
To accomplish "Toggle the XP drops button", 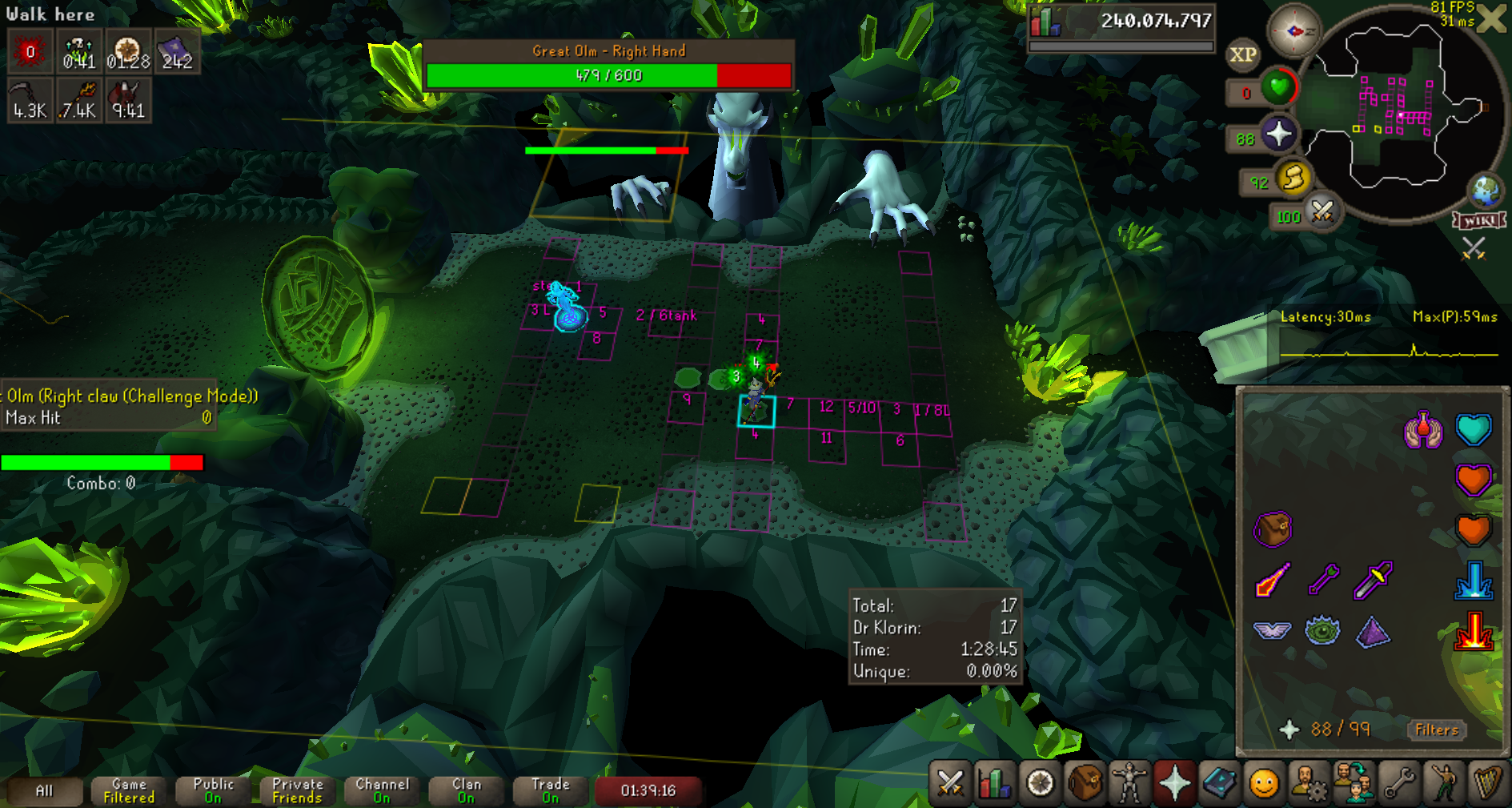I will (x=1242, y=55).
